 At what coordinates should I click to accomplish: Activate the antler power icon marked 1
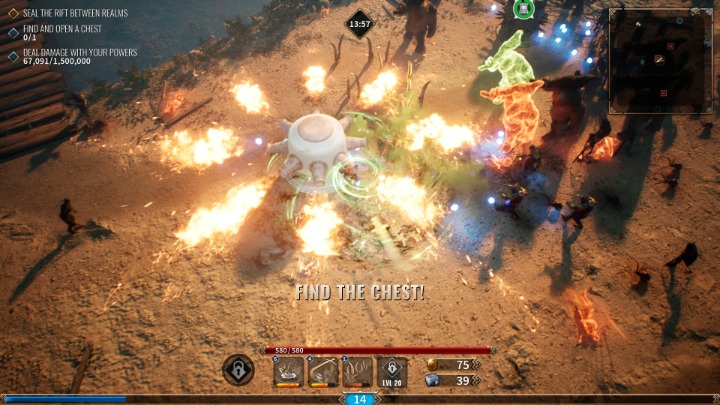pos(357,372)
